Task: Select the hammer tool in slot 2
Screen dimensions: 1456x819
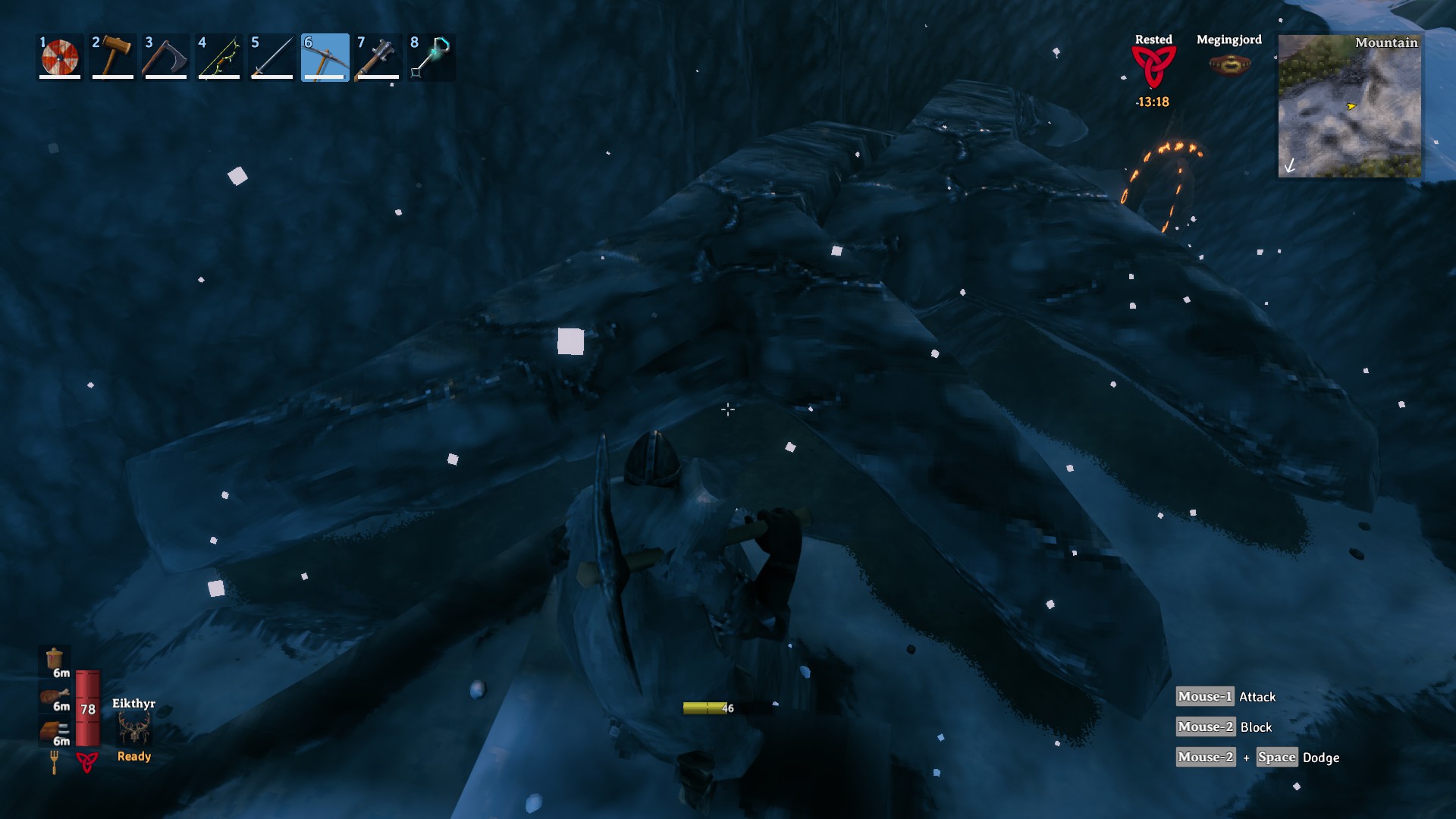Action: 112,55
